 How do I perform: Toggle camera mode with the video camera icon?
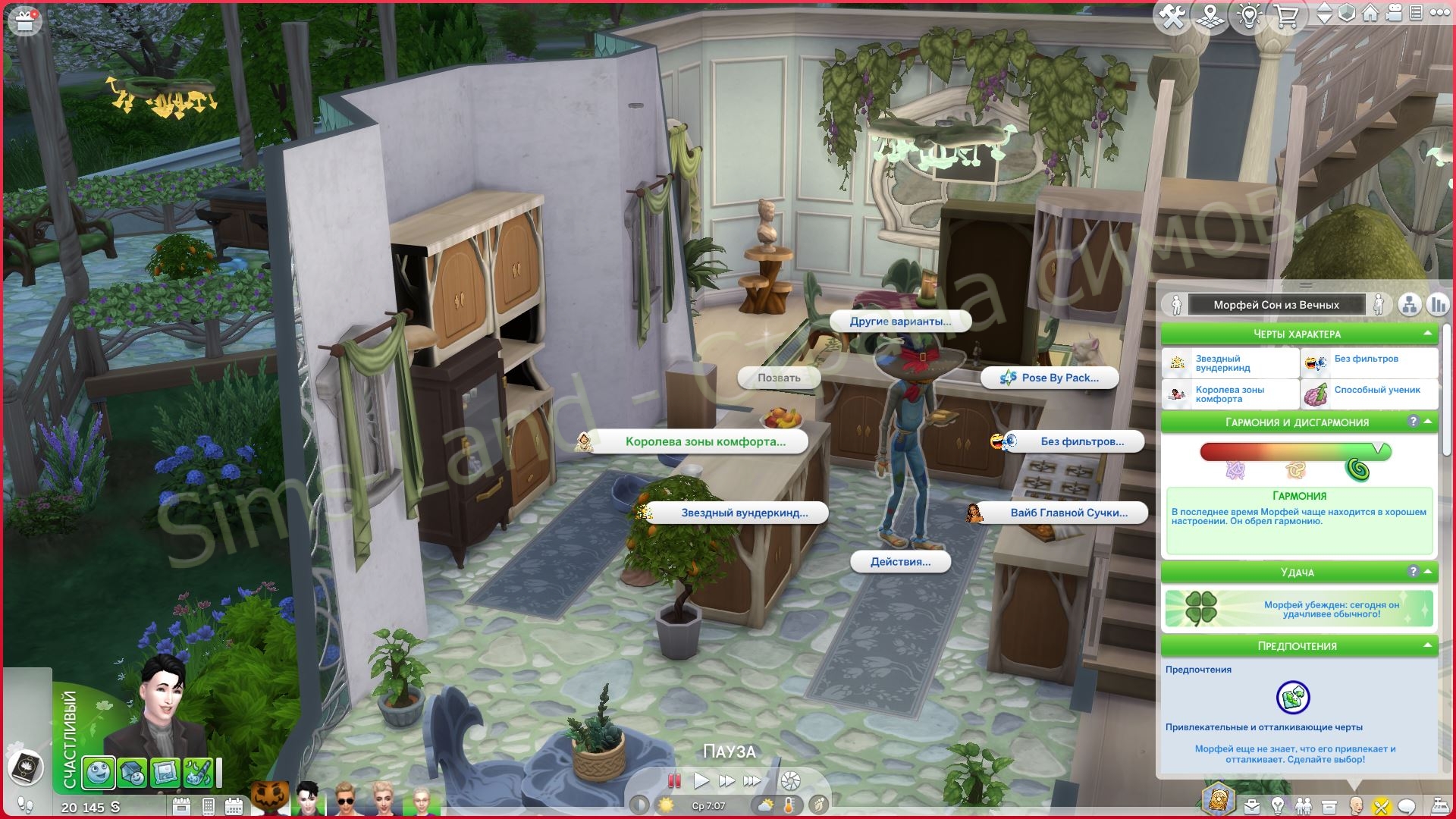tap(1394, 14)
